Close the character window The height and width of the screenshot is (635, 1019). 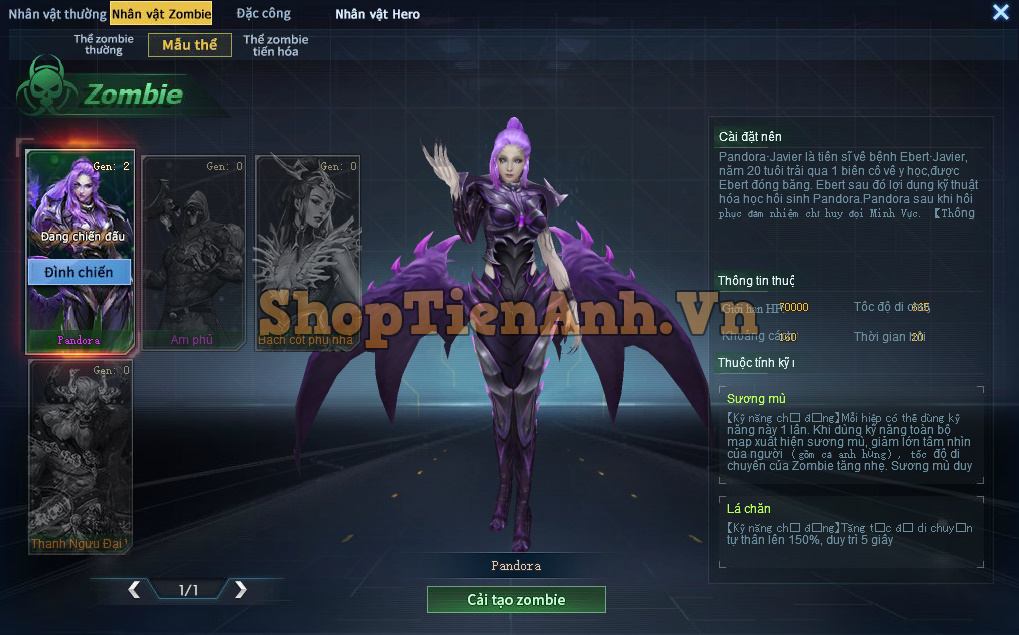1000,12
